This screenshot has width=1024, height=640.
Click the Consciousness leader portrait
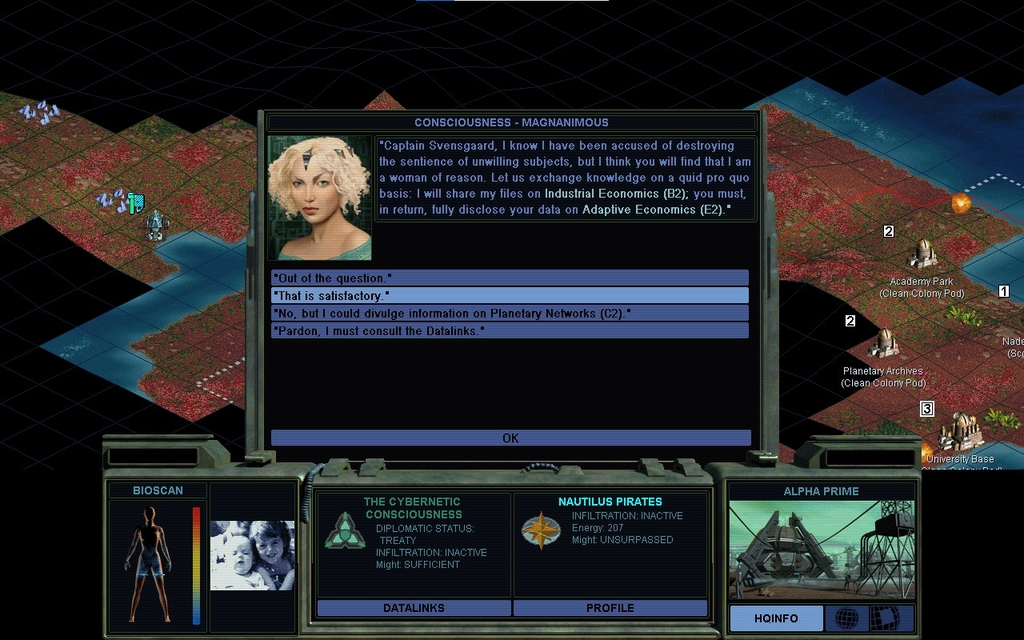(x=319, y=198)
